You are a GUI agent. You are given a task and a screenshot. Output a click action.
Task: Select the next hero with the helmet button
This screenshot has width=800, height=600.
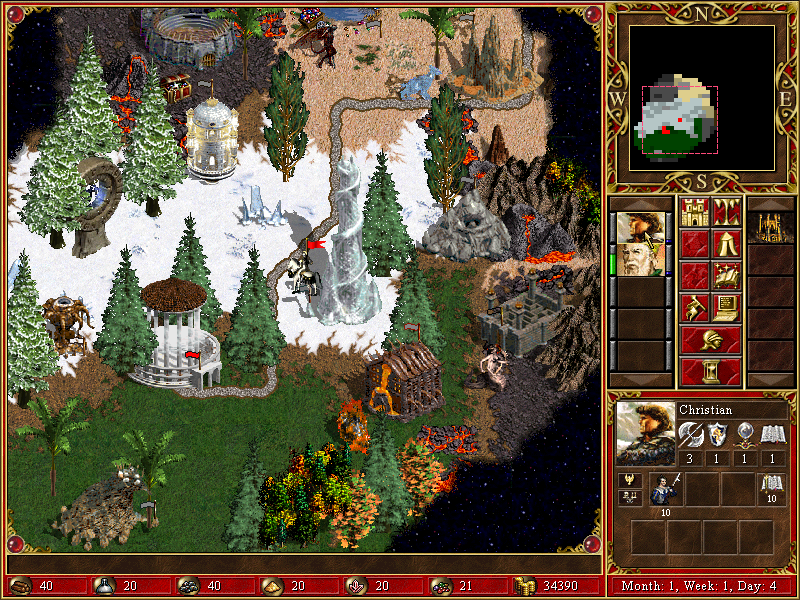coord(710,339)
